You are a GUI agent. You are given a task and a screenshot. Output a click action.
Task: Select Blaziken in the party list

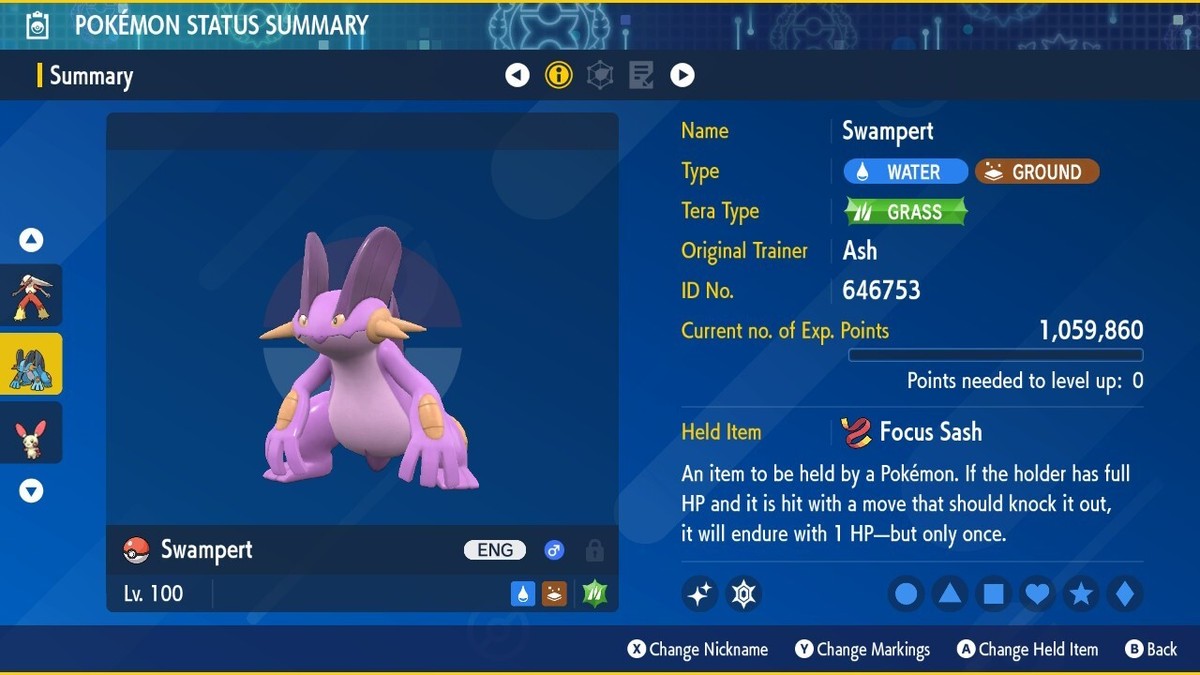click(31, 295)
